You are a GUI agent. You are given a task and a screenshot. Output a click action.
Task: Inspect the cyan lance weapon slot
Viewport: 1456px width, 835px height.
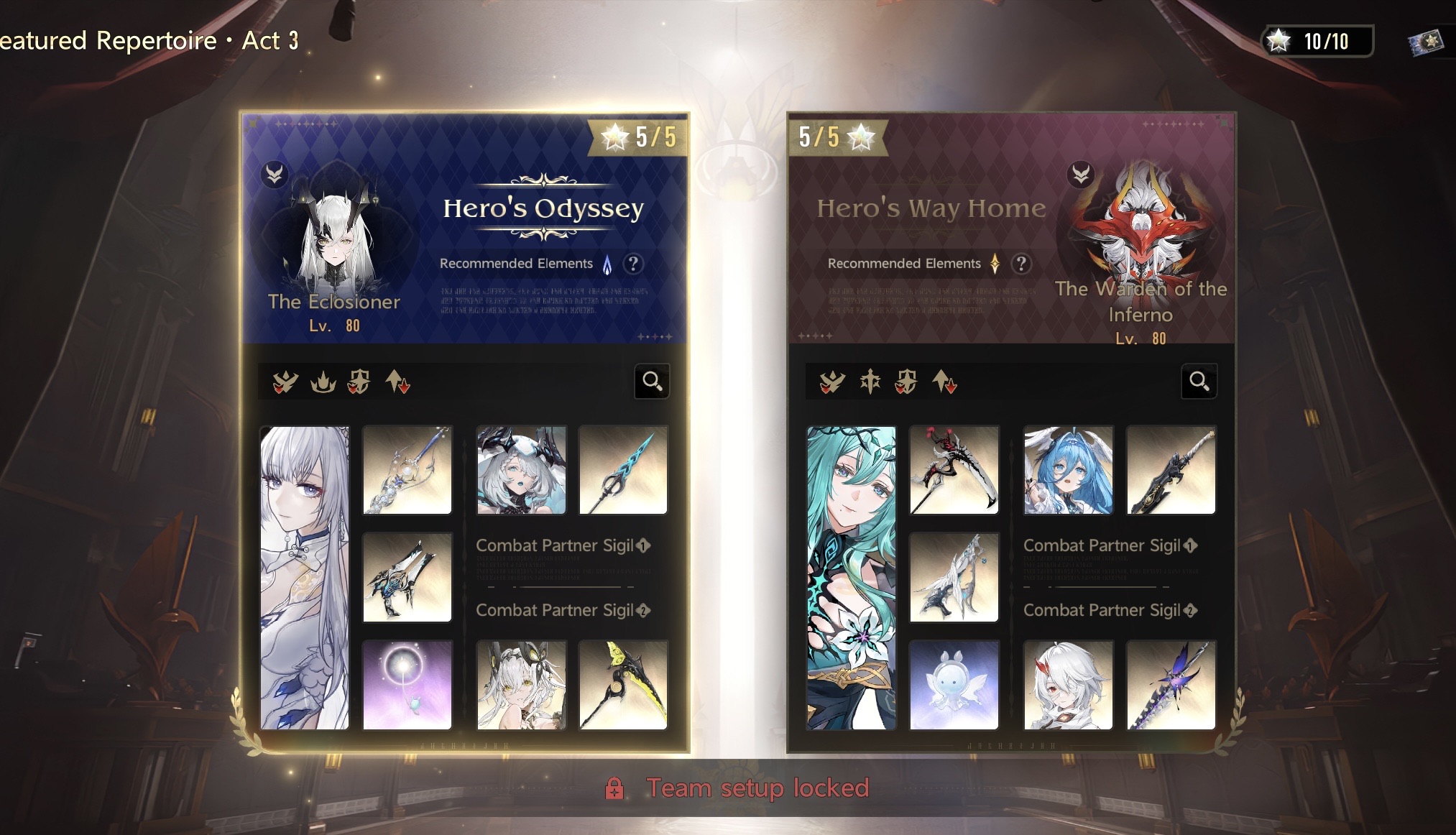(x=623, y=470)
